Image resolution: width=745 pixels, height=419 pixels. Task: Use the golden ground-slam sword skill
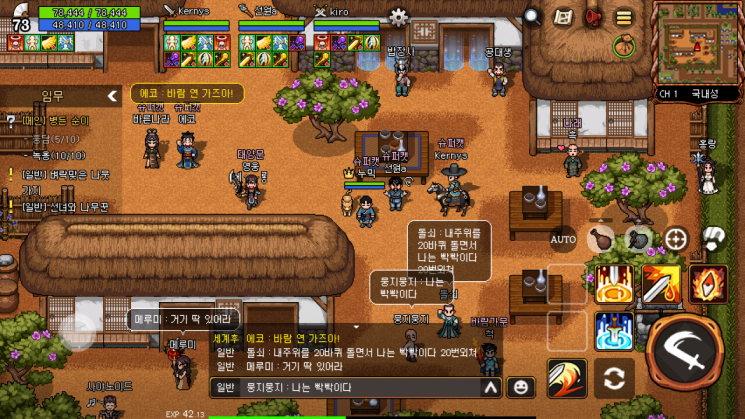pos(614,284)
